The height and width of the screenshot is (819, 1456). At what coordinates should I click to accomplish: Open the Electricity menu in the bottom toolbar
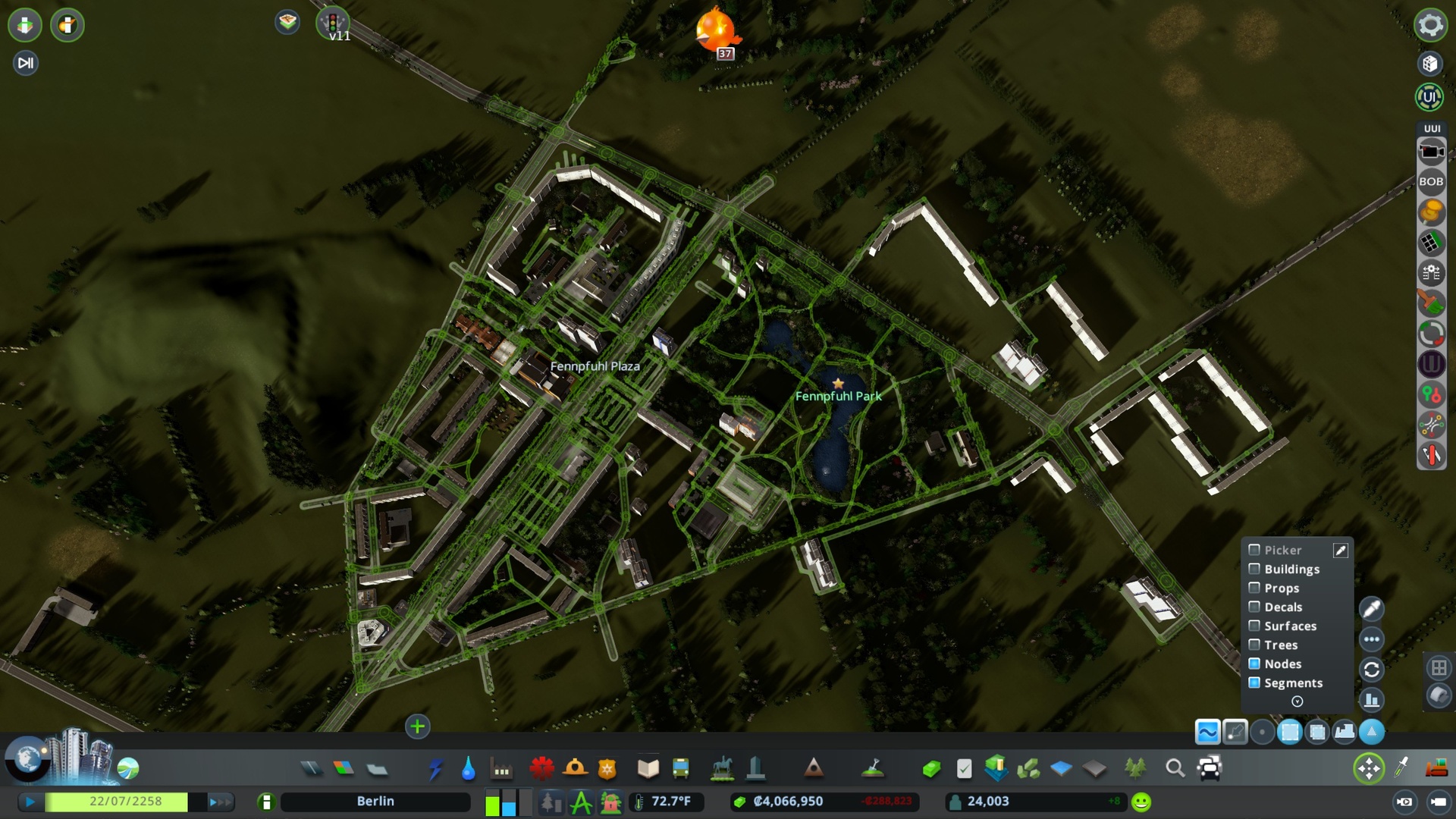435,768
